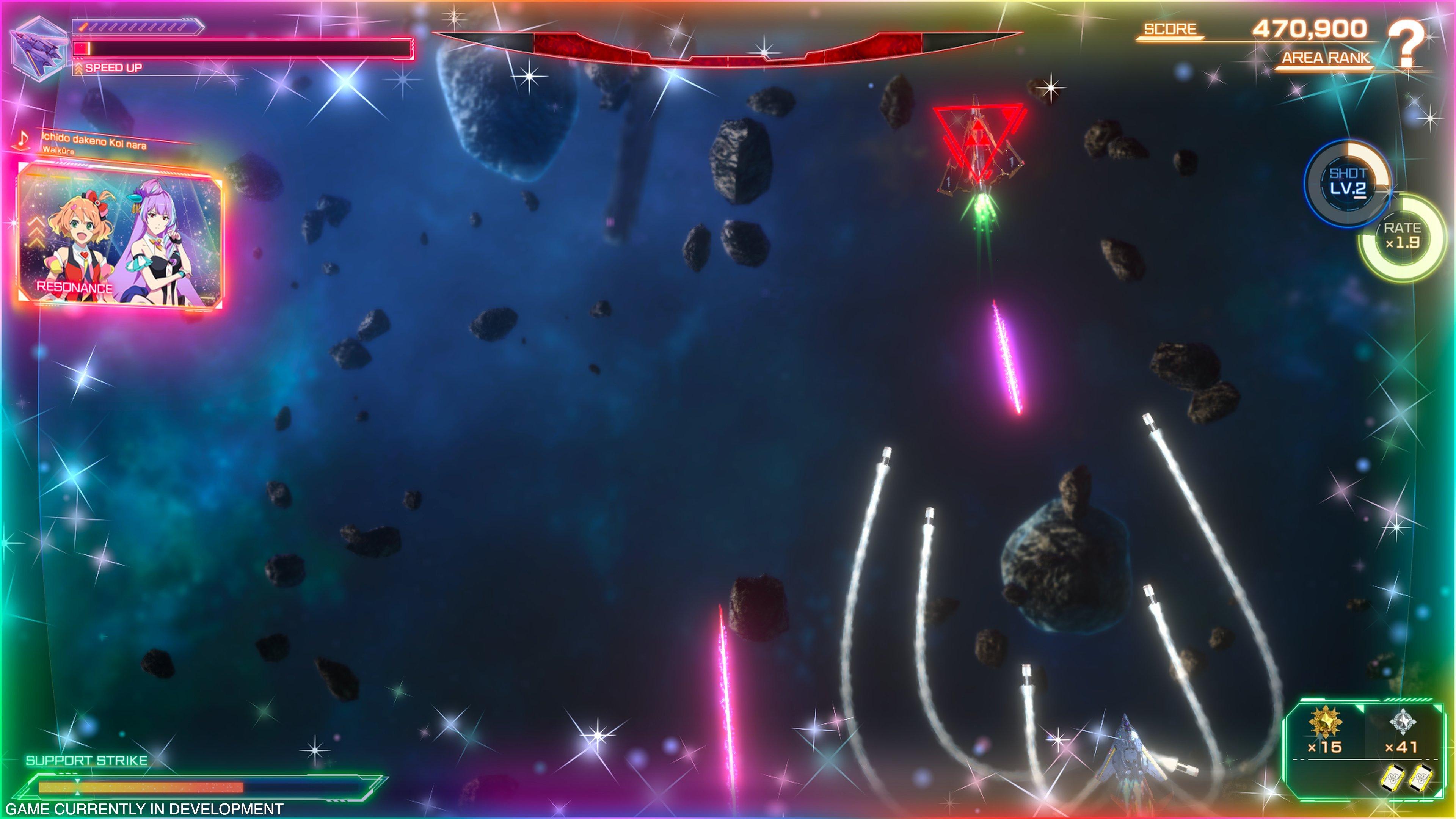Expand the SUPPORT STRIKE panel header
The height and width of the screenshot is (819, 1456).
[x=88, y=760]
